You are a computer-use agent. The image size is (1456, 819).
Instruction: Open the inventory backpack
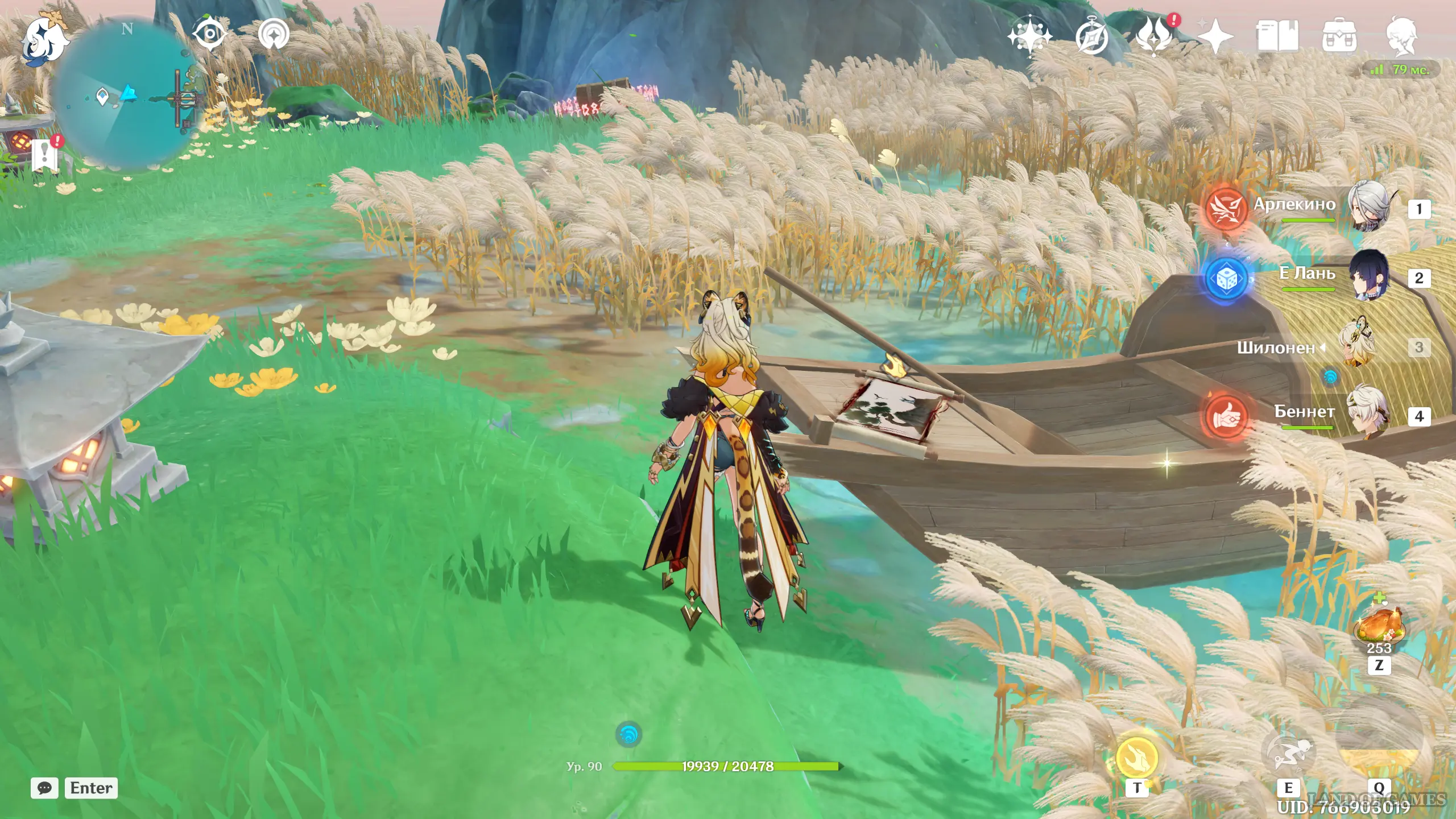(x=1339, y=38)
